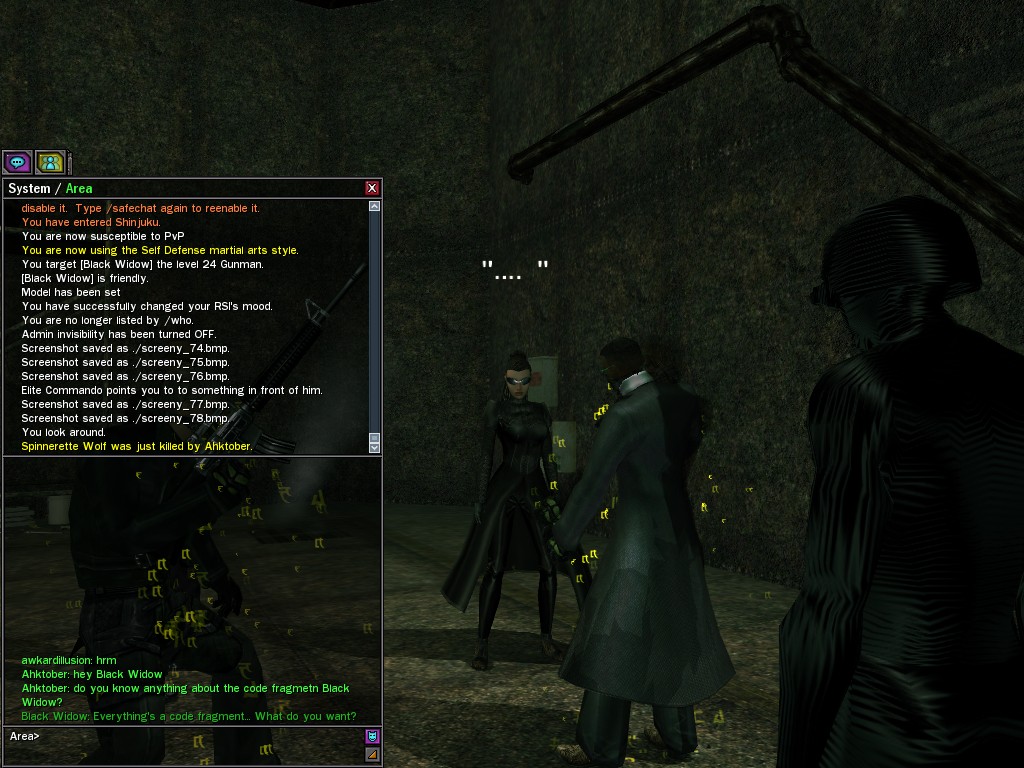The image size is (1024, 768).
Task: Select the System channel label in chat header
Action: 29,188
